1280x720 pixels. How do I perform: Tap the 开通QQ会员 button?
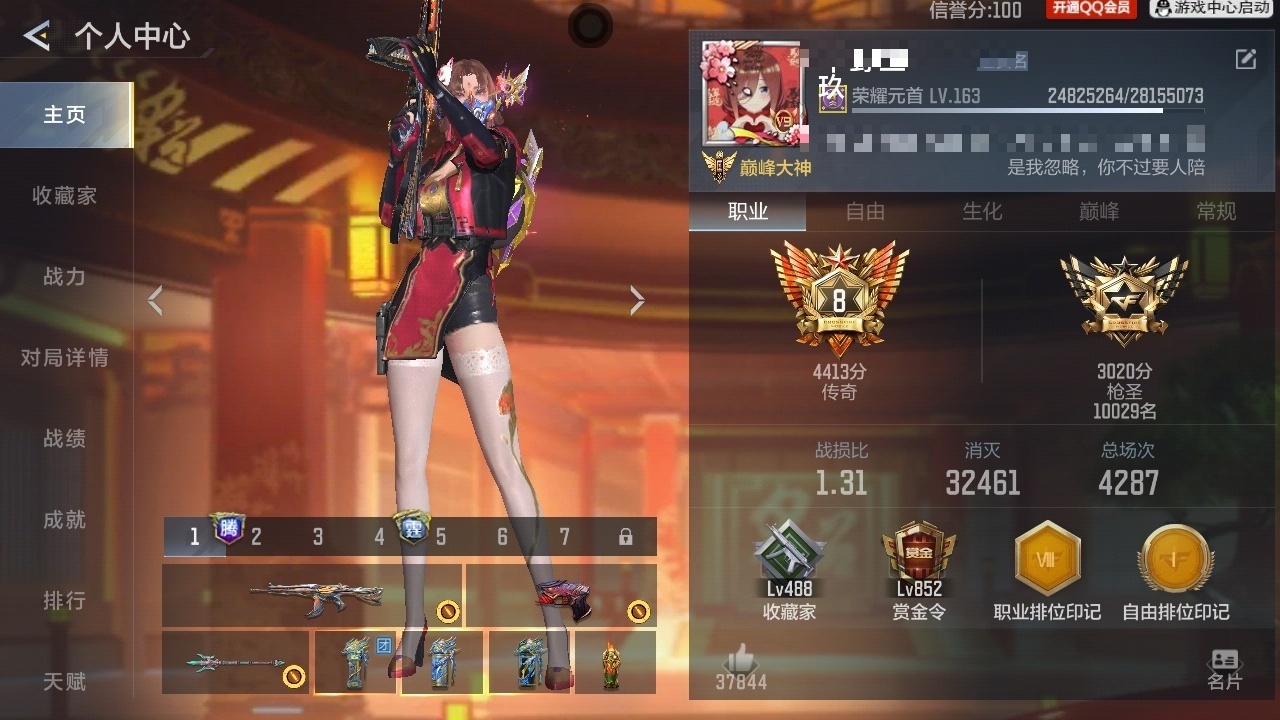point(1091,9)
